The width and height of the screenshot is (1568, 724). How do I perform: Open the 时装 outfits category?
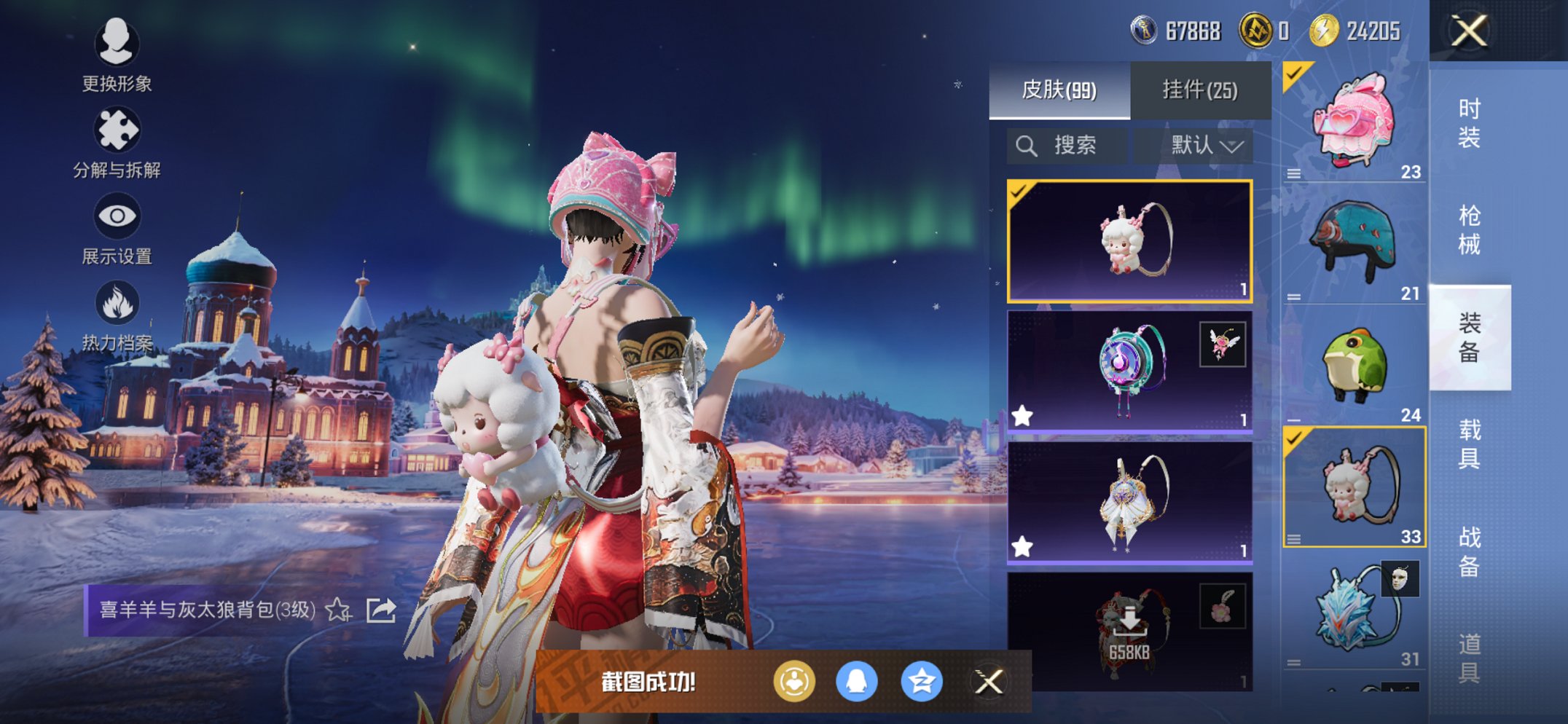coord(1469,123)
